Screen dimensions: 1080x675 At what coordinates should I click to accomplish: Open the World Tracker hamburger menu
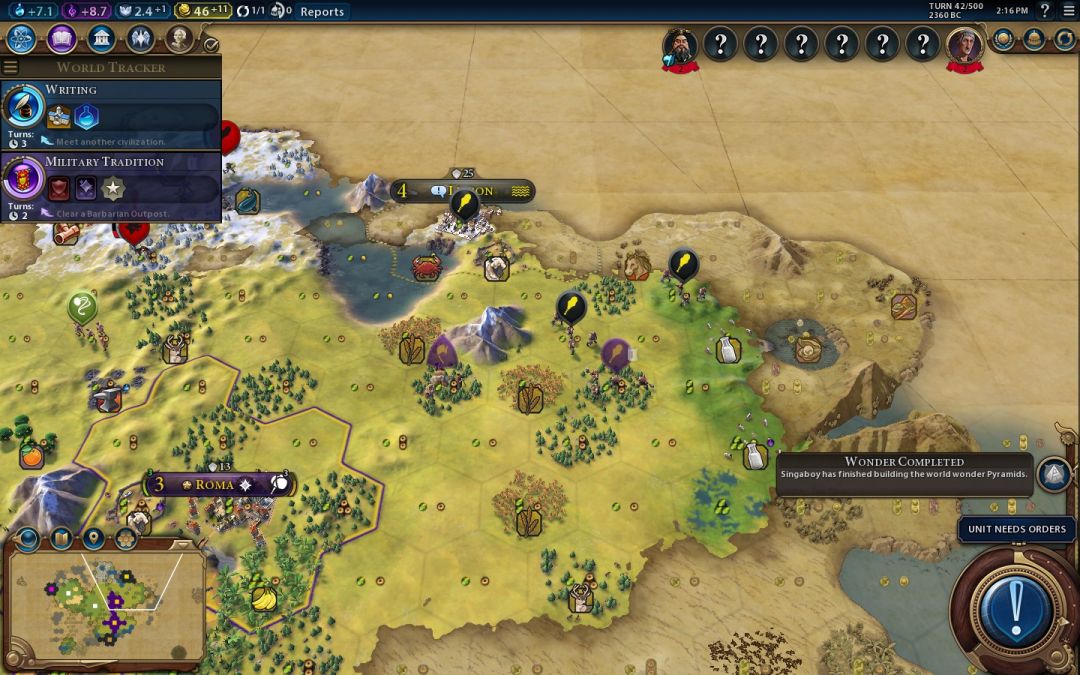[11, 67]
